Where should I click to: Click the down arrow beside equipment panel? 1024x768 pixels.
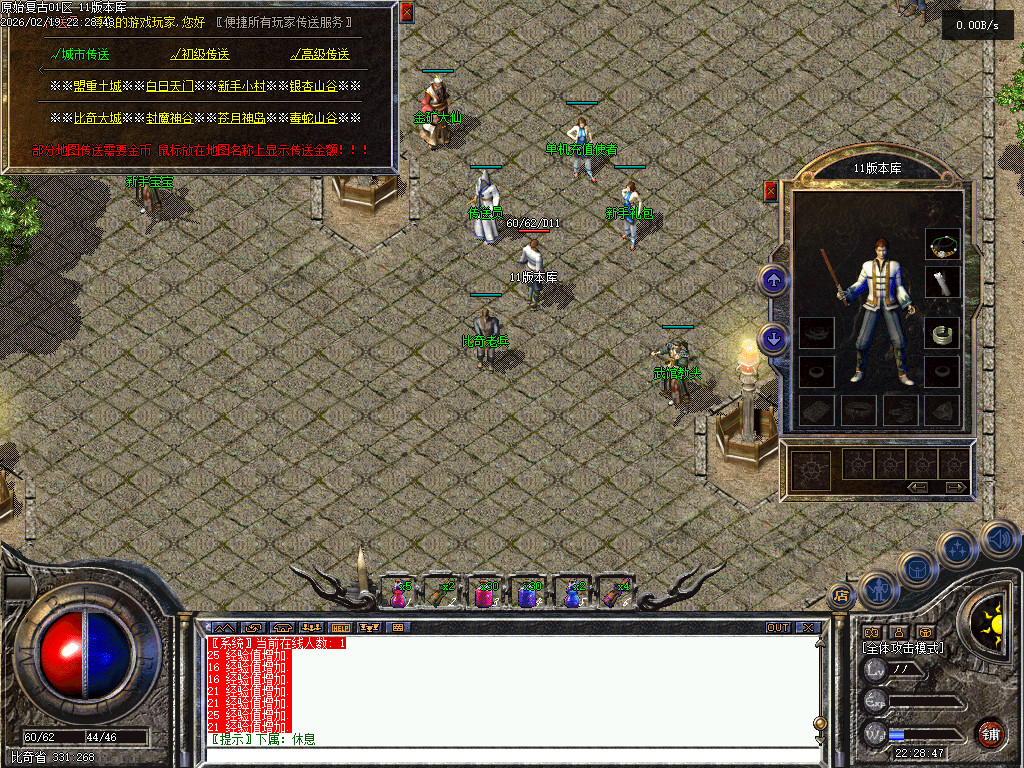773,339
